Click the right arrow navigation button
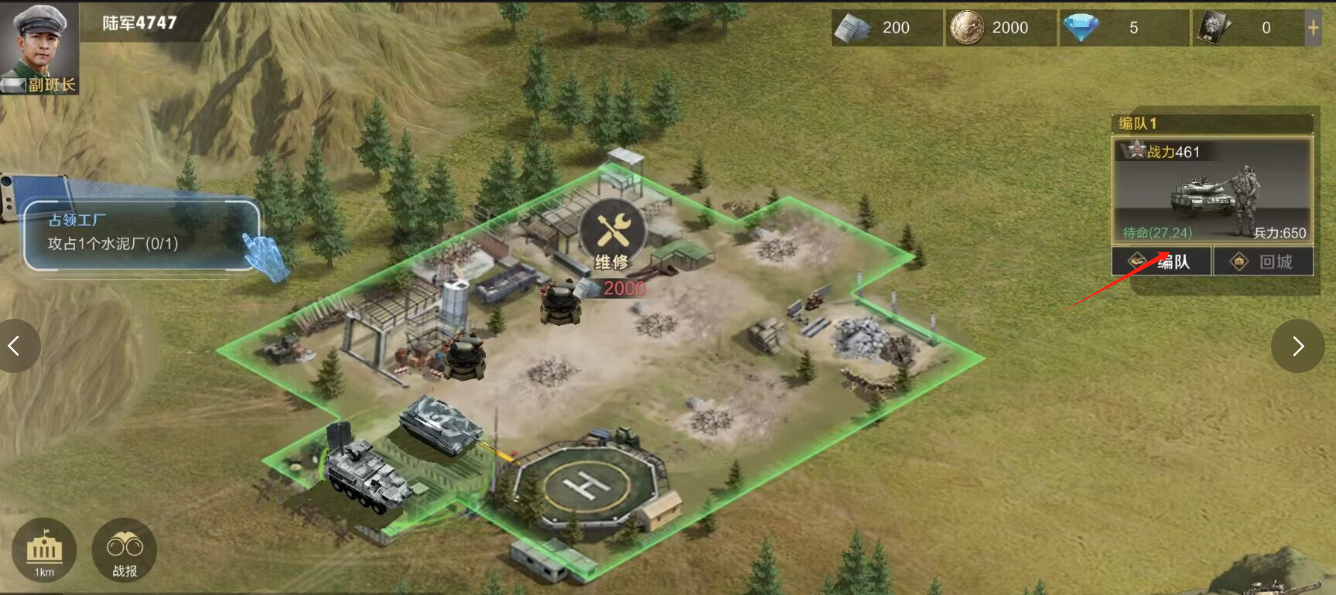 click(1297, 346)
